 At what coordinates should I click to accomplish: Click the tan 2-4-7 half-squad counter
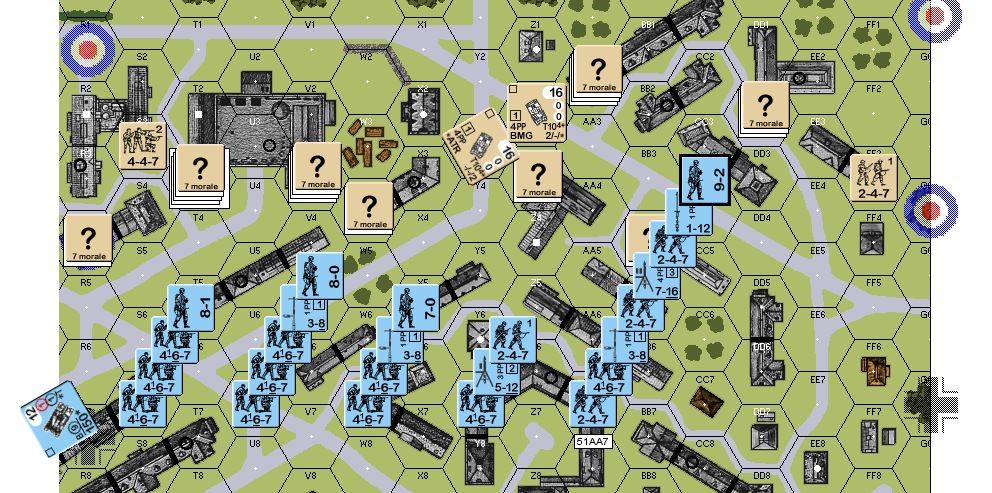873,177
